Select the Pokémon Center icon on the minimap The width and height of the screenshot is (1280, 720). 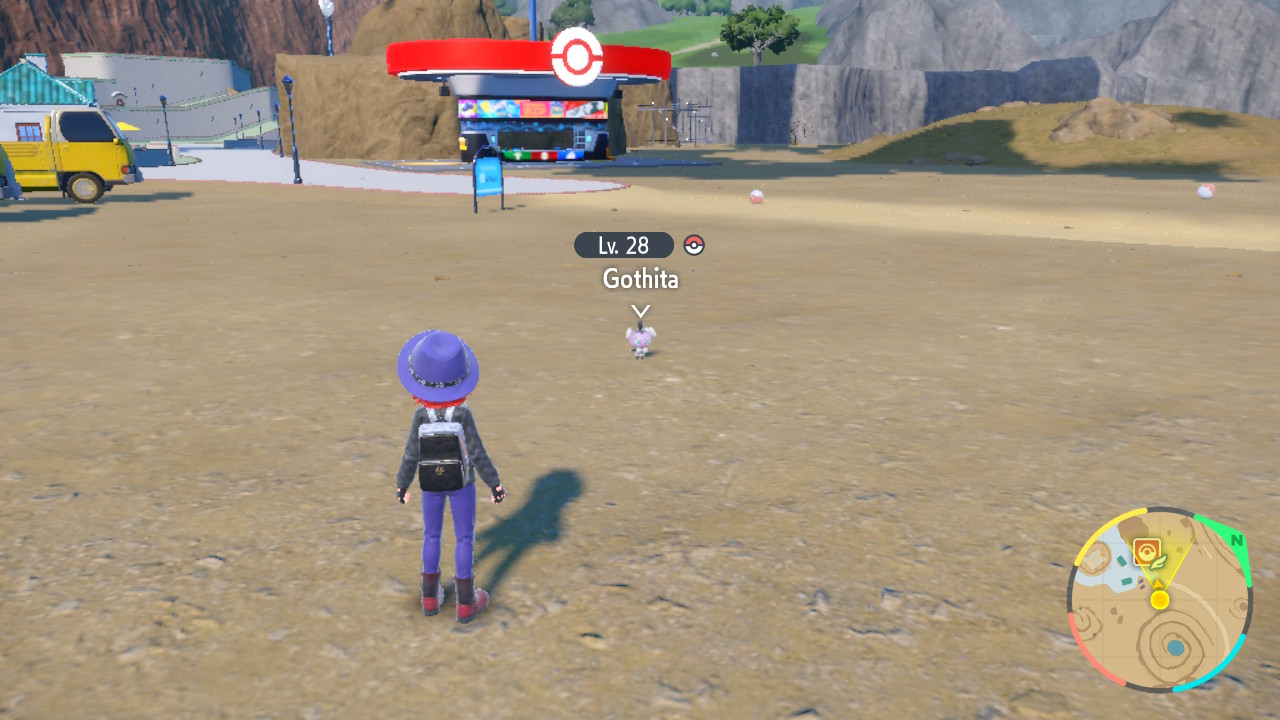tap(1147, 550)
